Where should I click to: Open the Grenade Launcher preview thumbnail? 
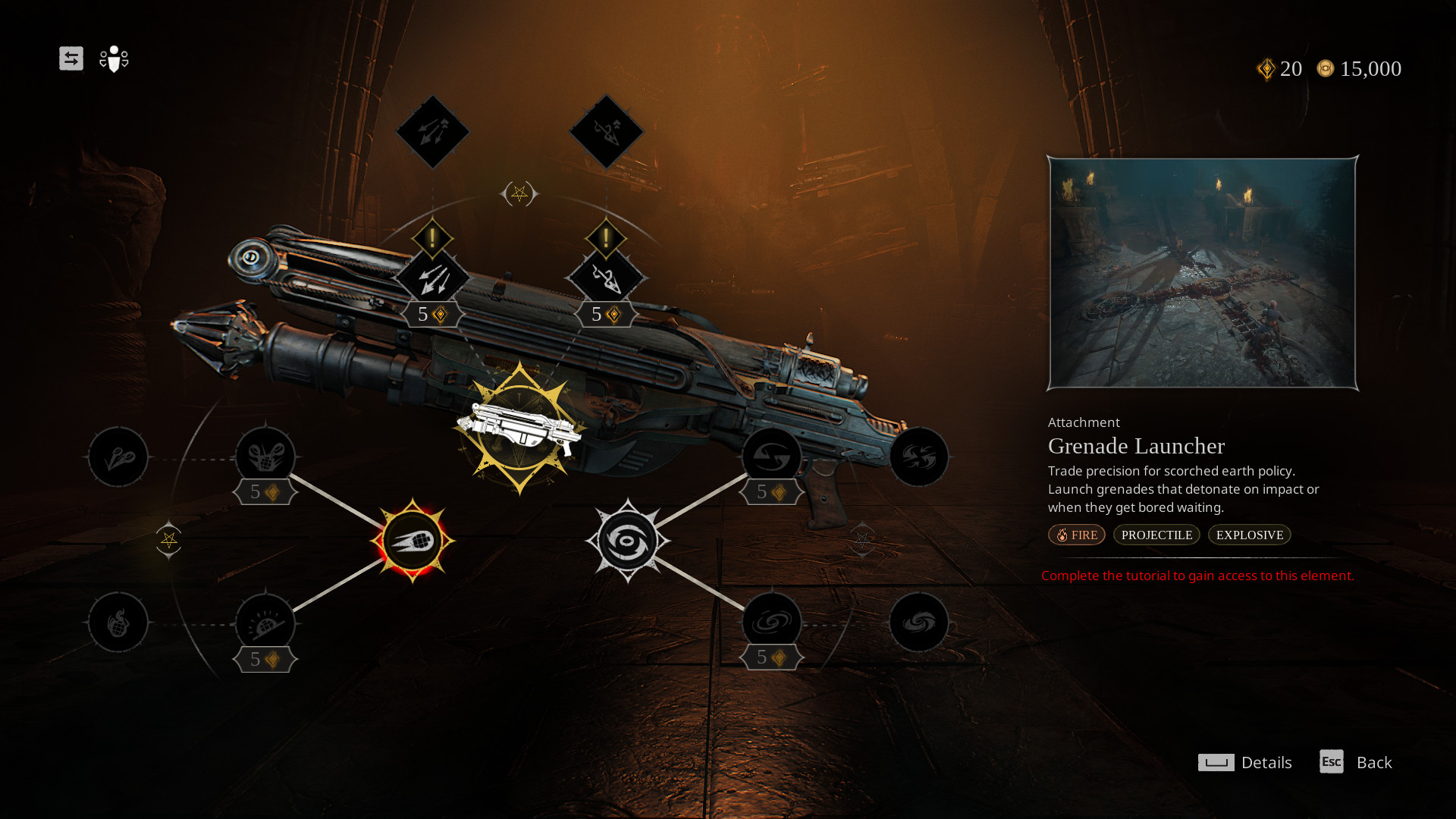(1202, 273)
